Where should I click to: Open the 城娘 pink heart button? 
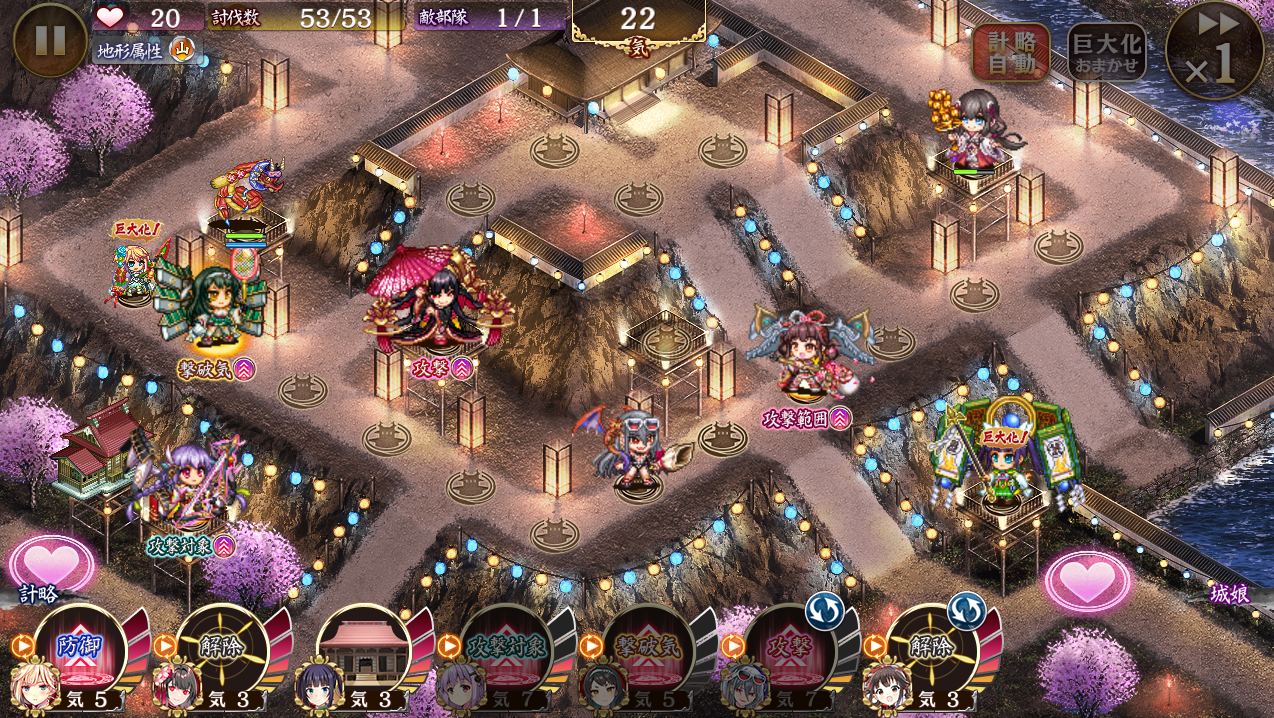1088,580
